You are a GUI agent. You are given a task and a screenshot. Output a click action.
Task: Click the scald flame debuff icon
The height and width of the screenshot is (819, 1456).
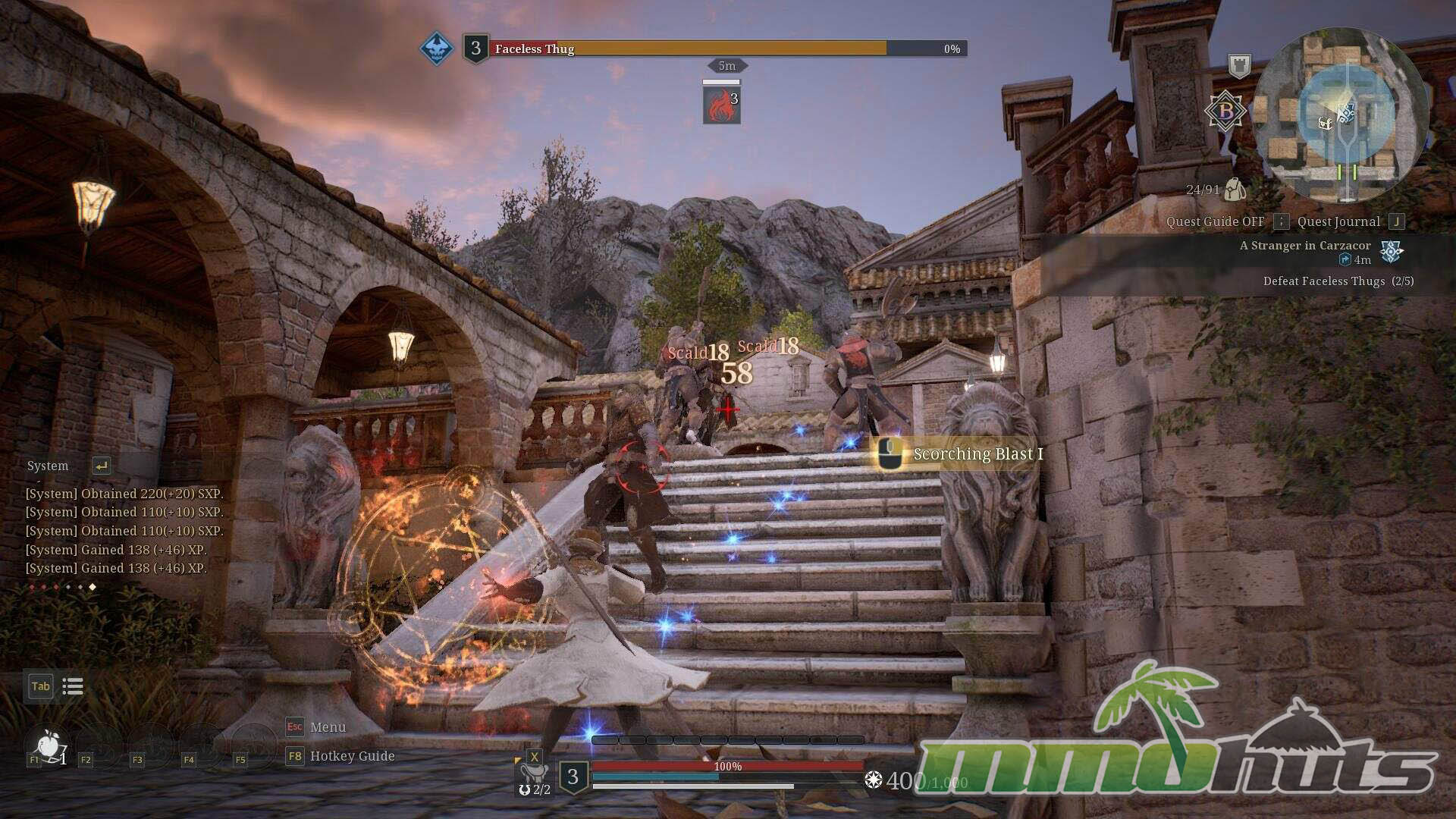point(721,105)
